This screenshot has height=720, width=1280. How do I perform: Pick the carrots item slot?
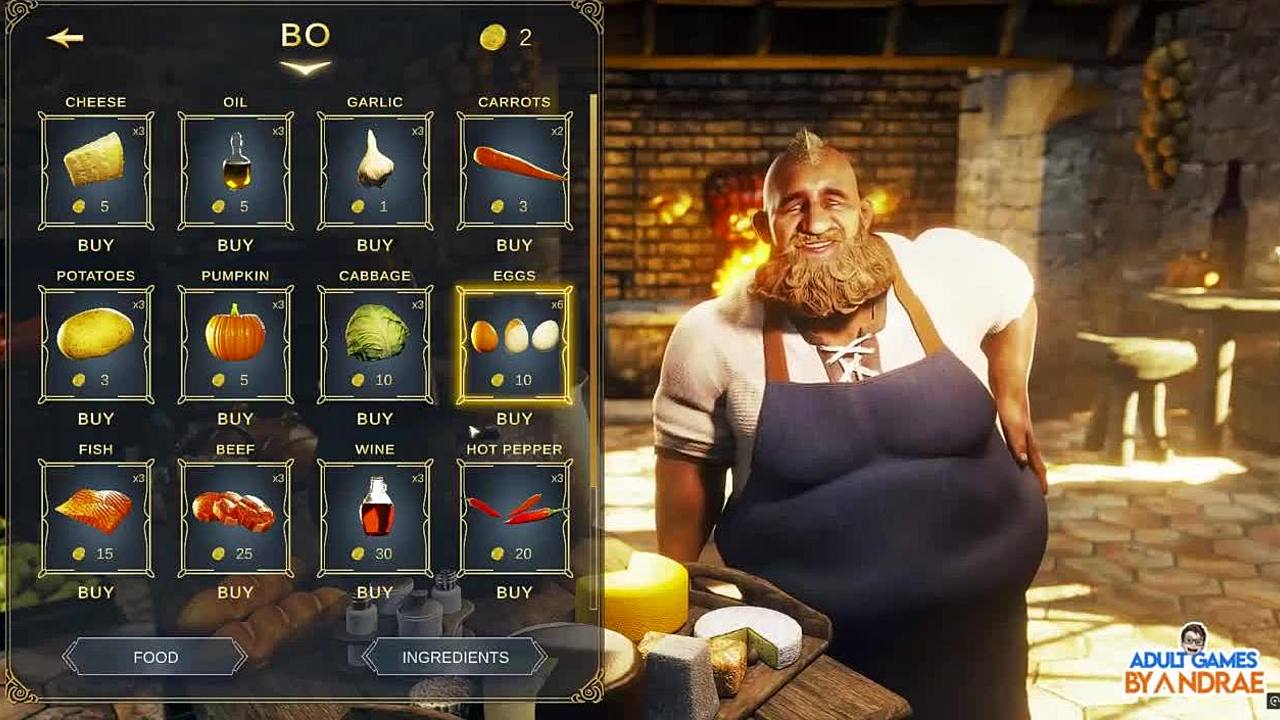coord(514,170)
